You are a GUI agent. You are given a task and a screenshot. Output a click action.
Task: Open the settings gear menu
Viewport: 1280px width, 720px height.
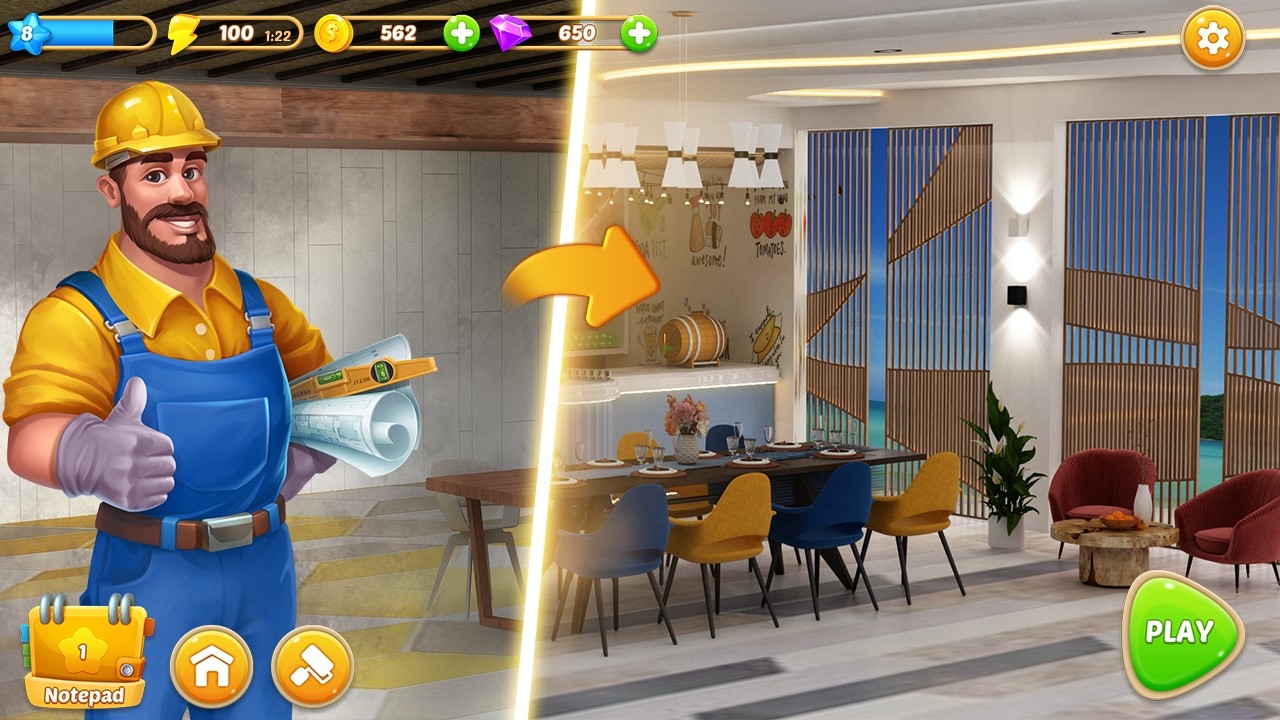pos(1213,39)
